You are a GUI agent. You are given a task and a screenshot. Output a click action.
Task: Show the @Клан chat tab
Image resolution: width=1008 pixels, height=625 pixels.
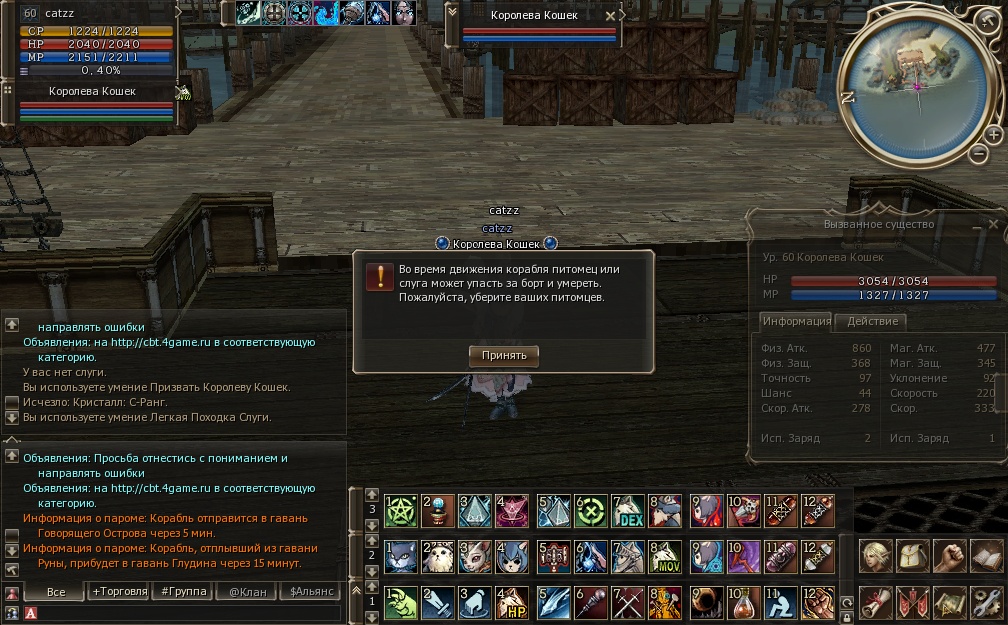pos(248,592)
